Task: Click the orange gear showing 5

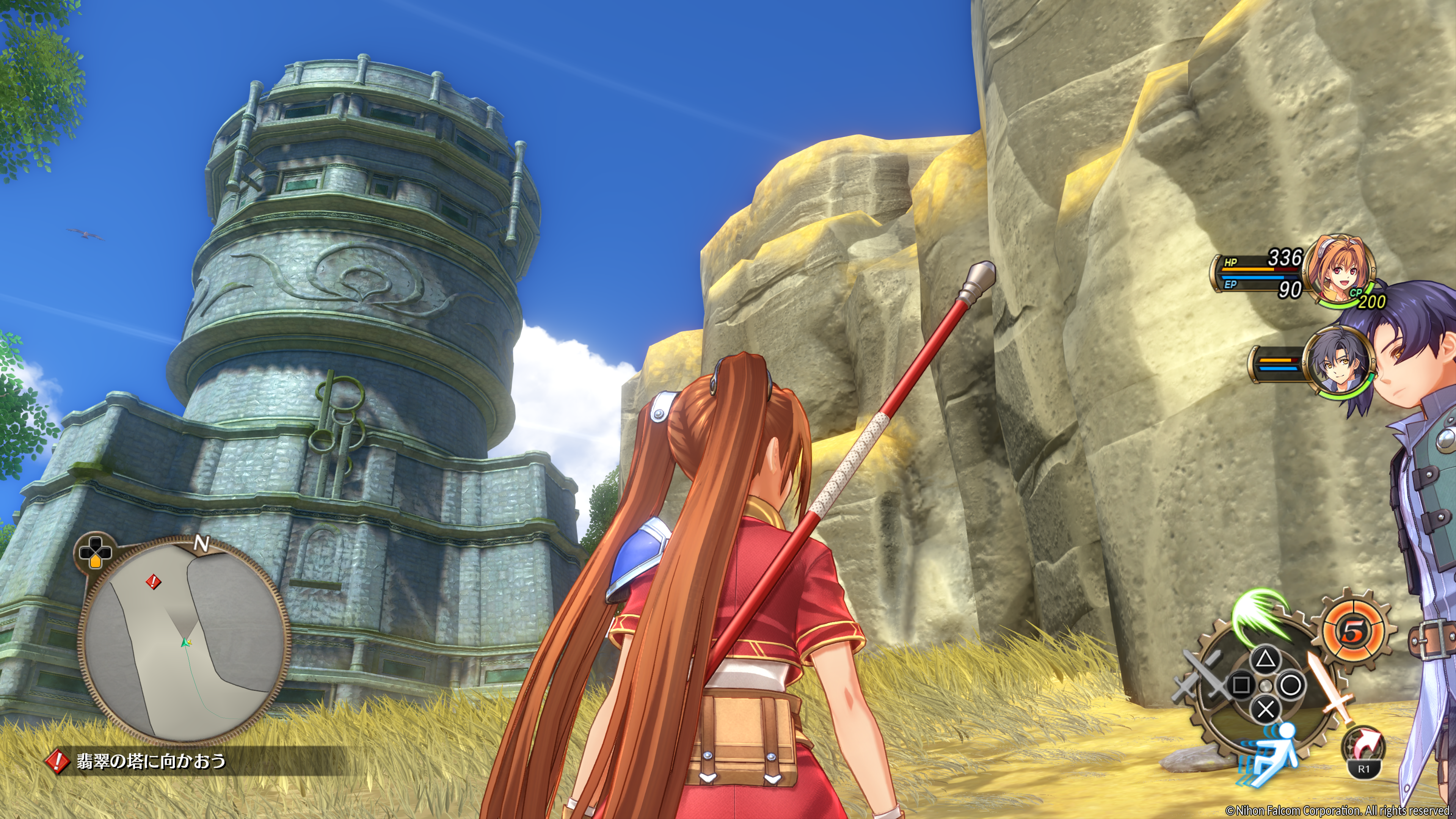Action: (x=1352, y=632)
